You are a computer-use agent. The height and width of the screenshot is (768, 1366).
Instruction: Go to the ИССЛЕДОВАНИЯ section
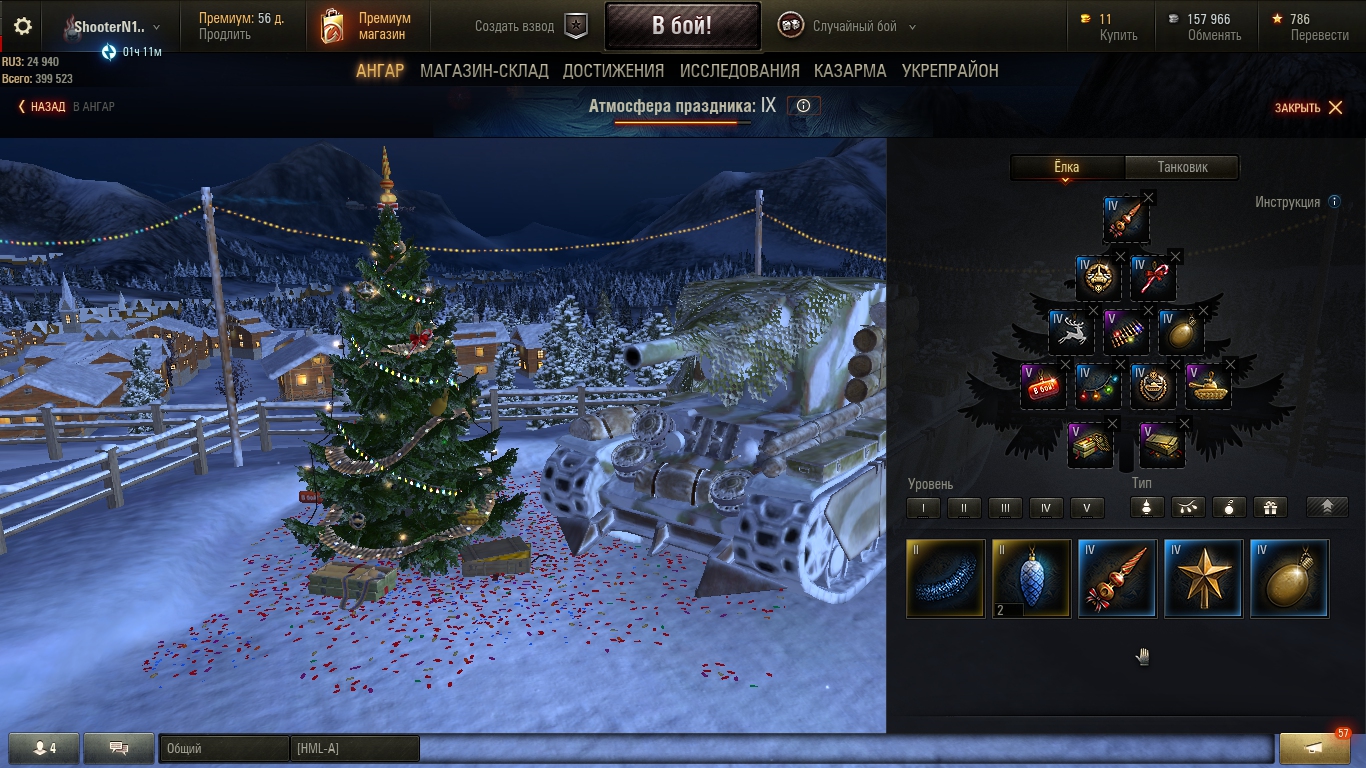click(739, 71)
